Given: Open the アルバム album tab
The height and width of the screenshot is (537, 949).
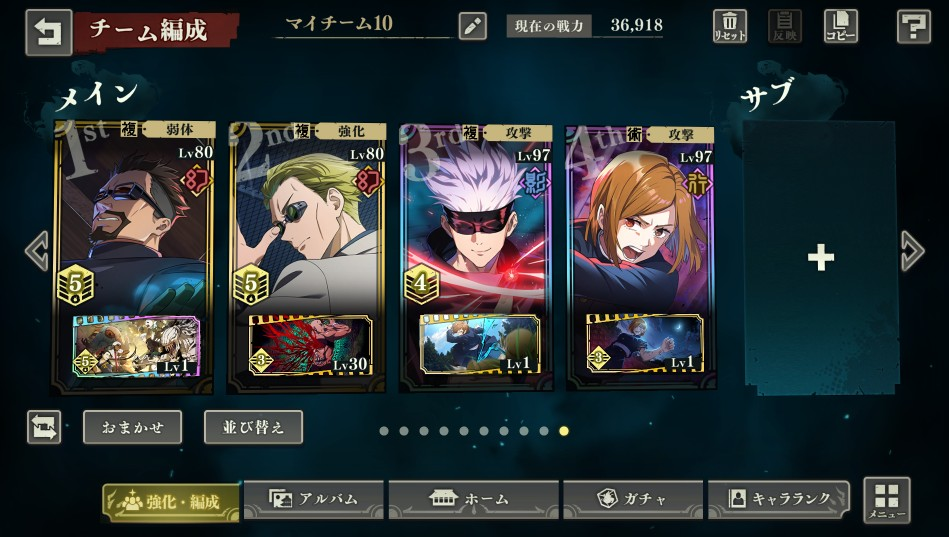Looking at the screenshot, I should click(313, 498).
